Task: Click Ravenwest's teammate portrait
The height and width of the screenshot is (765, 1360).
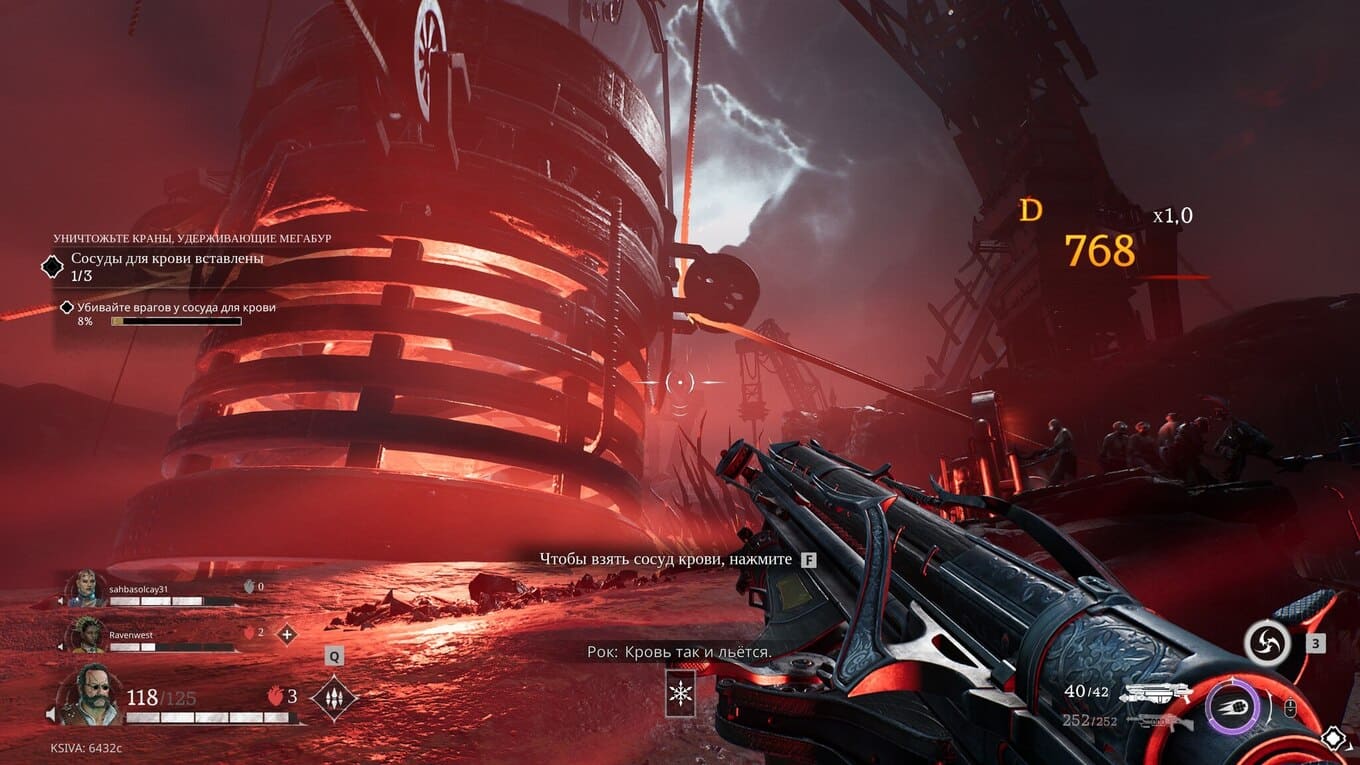Action: pyautogui.click(x=86, y=634)
